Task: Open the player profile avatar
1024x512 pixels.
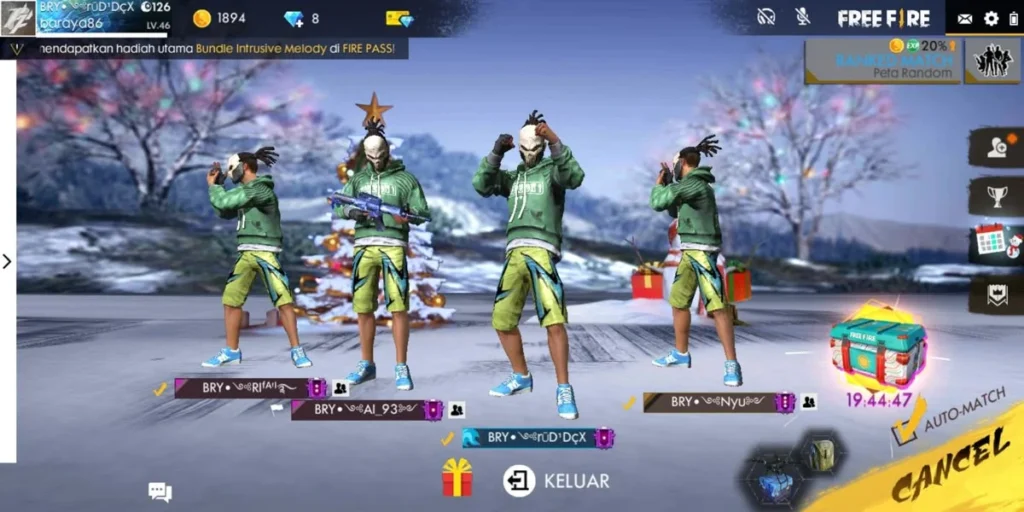Action: coord(18,18)
